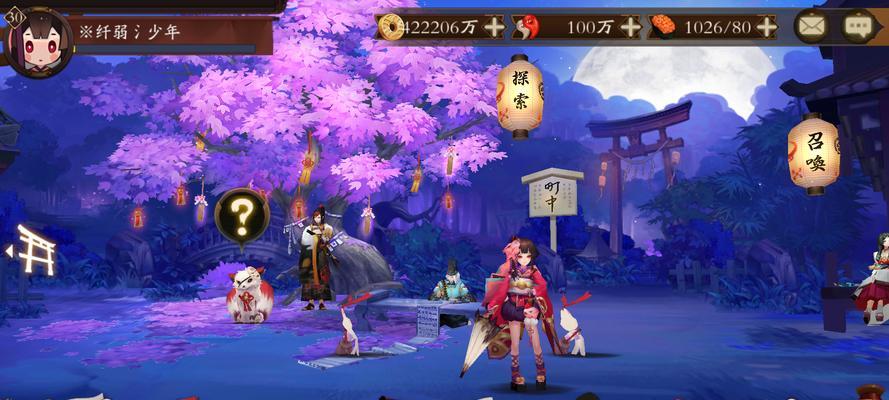Choose the 召唤 summon lantern
This screenshot has width=889, height=400.
tap(816, 154)
